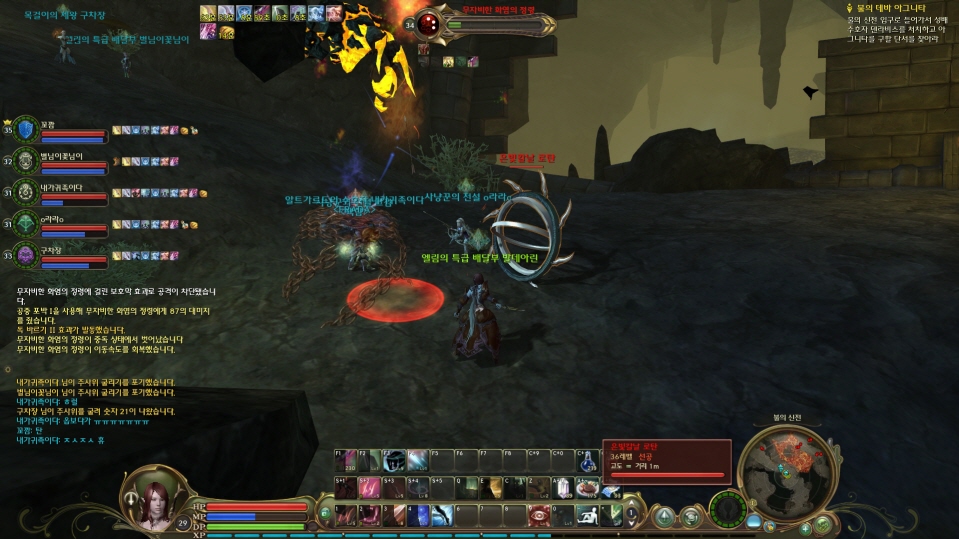Select party leader 꾸깜's frame
The width and height of the screenshot is (959, 539).
coord(60,131)
